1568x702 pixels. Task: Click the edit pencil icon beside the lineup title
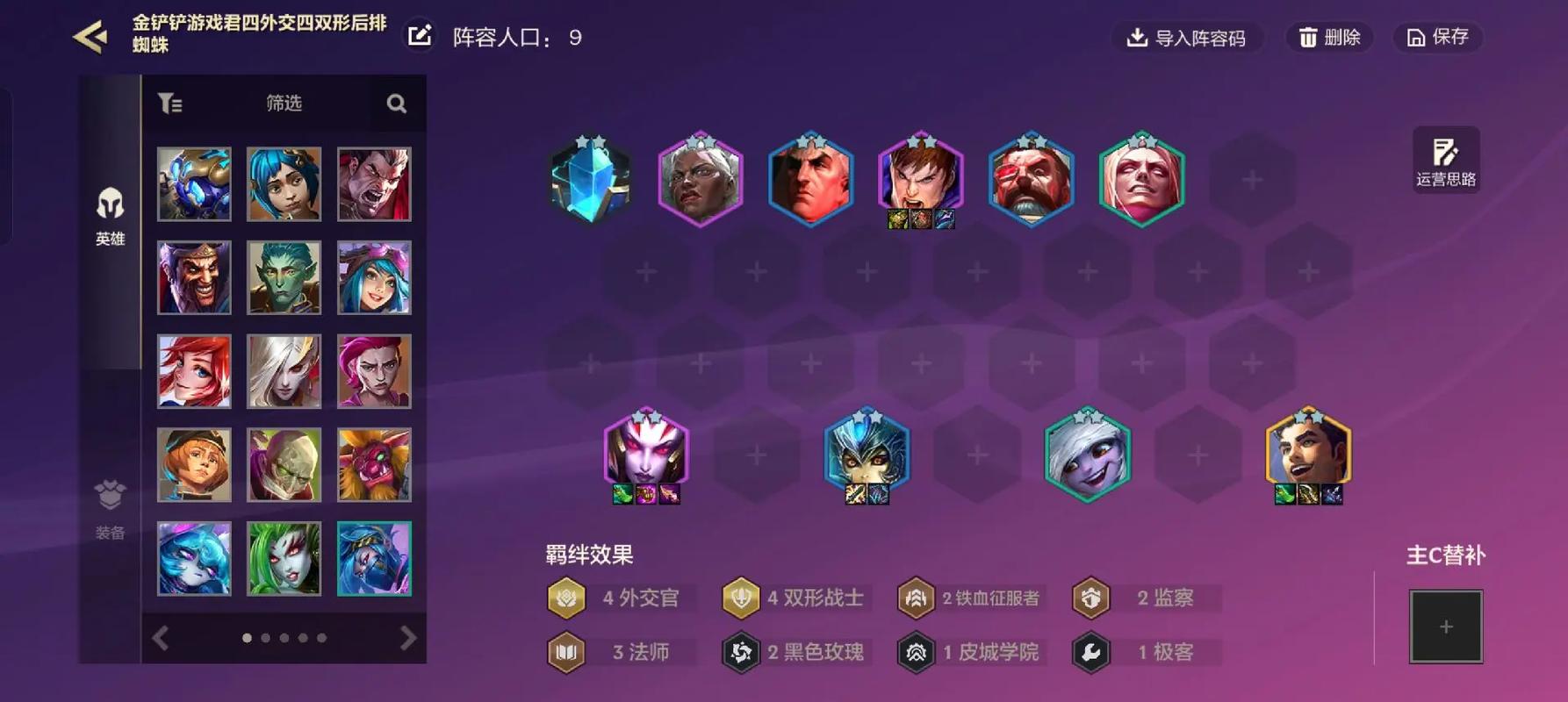pos(421,36)
